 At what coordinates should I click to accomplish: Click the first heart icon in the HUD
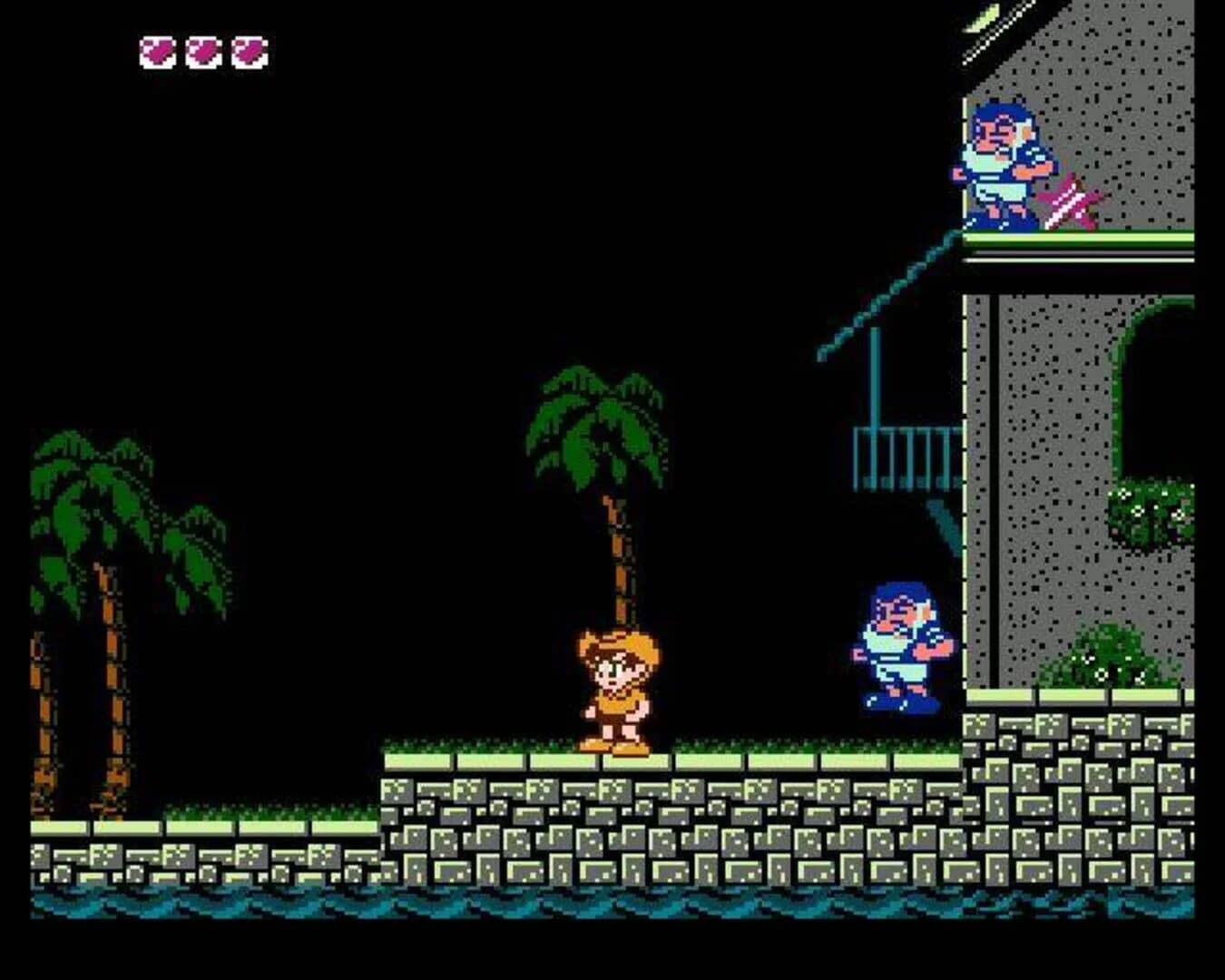(157, 52)
